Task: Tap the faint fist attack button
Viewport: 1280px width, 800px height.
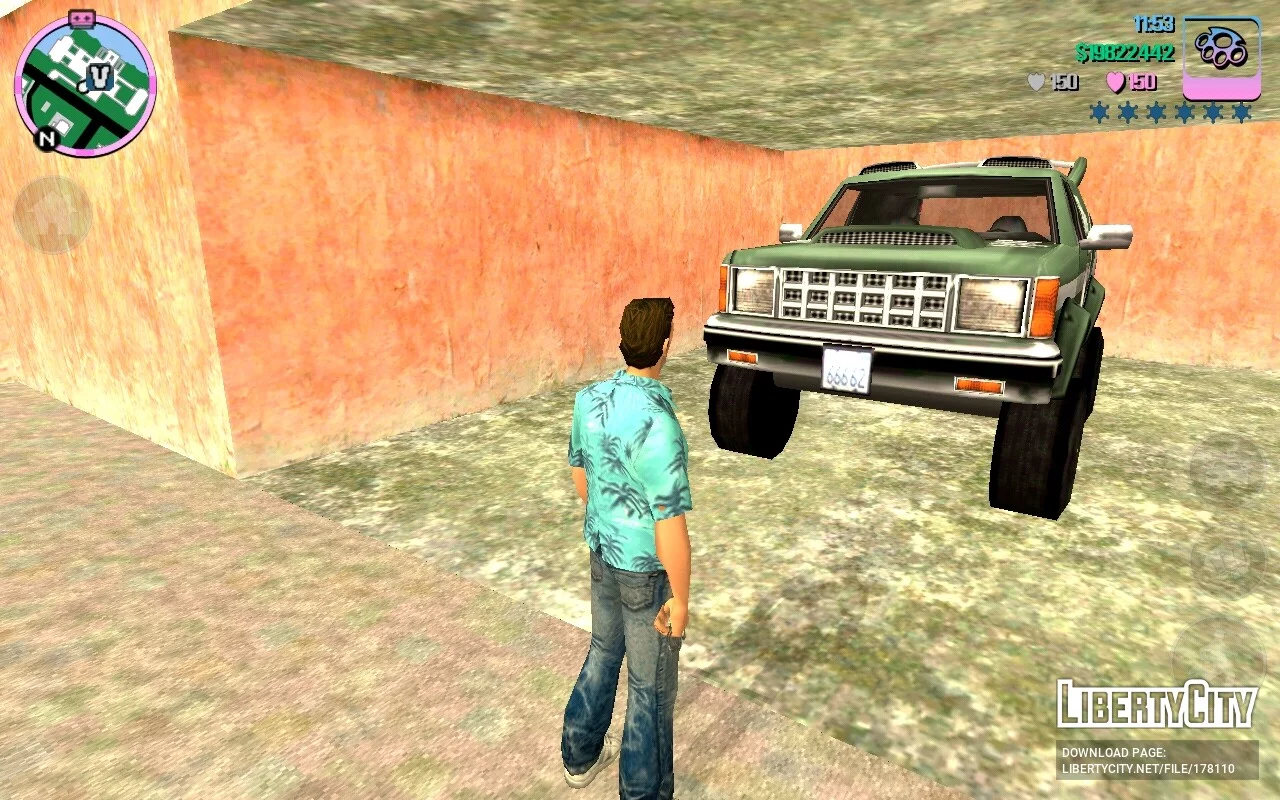Action: pyautogui.click(x=1227, y=563)
